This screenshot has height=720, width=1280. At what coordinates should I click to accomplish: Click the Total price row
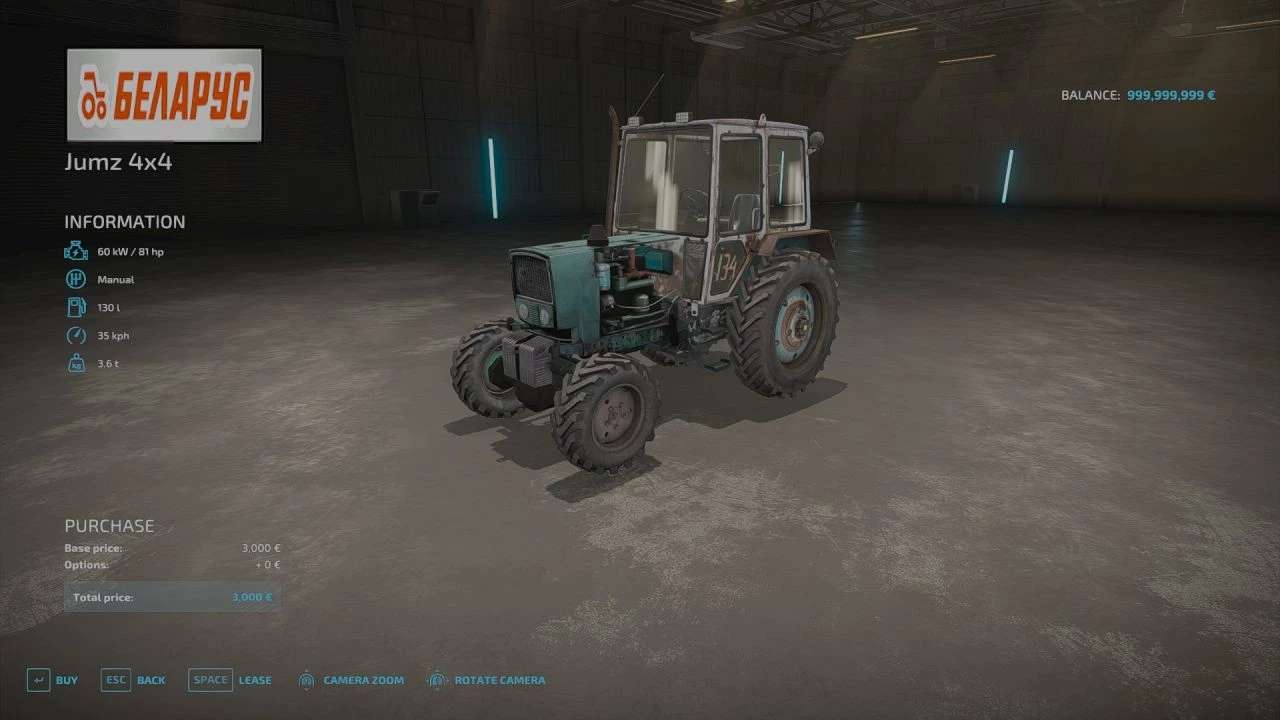170,596
